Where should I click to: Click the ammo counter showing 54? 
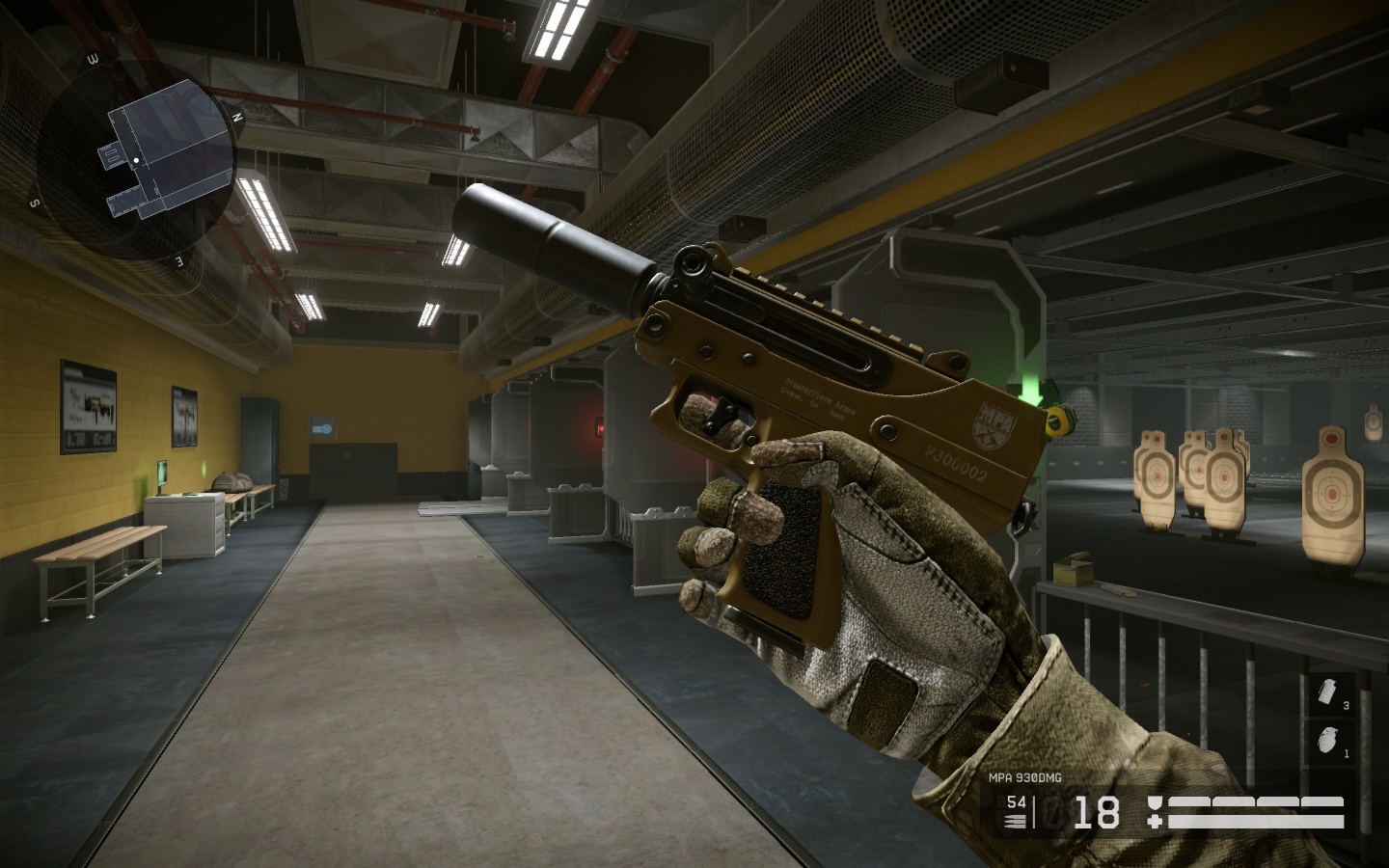click(1016, 801)
